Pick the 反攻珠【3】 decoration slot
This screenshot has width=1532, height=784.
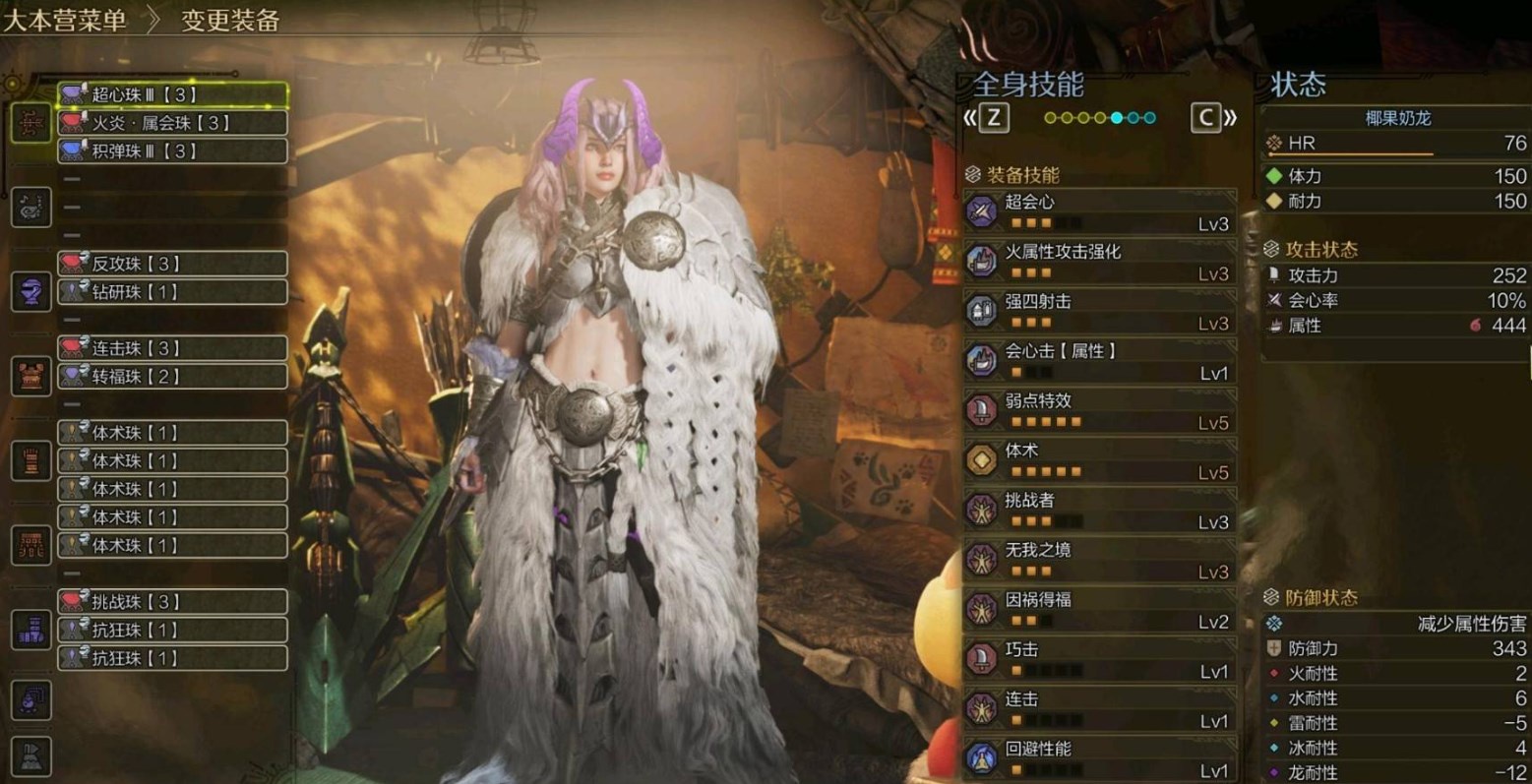click(x=173, y=264)
